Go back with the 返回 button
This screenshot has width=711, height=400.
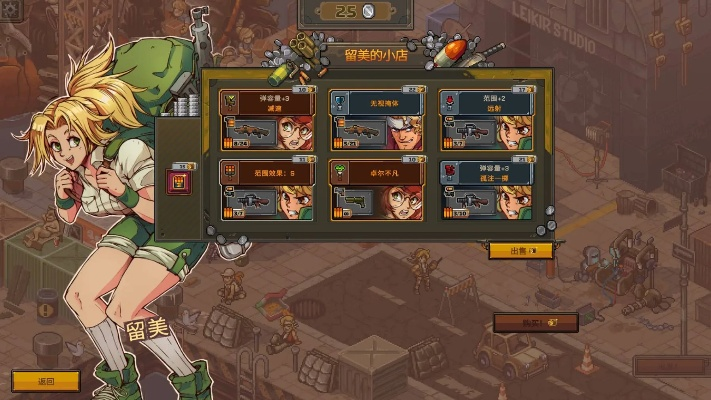coord(45,381)
